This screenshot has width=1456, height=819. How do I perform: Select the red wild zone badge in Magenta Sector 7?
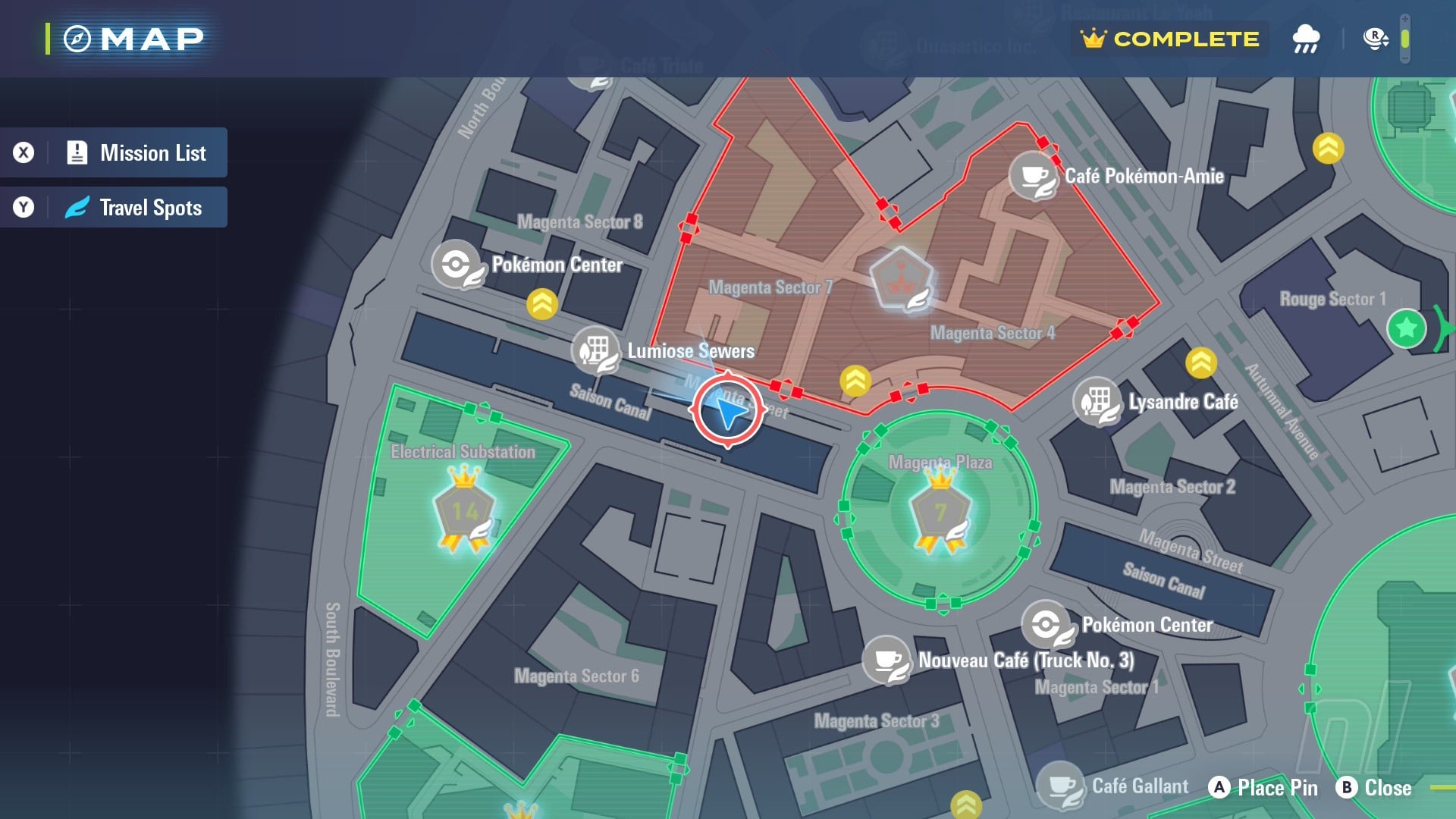point(902,279)
